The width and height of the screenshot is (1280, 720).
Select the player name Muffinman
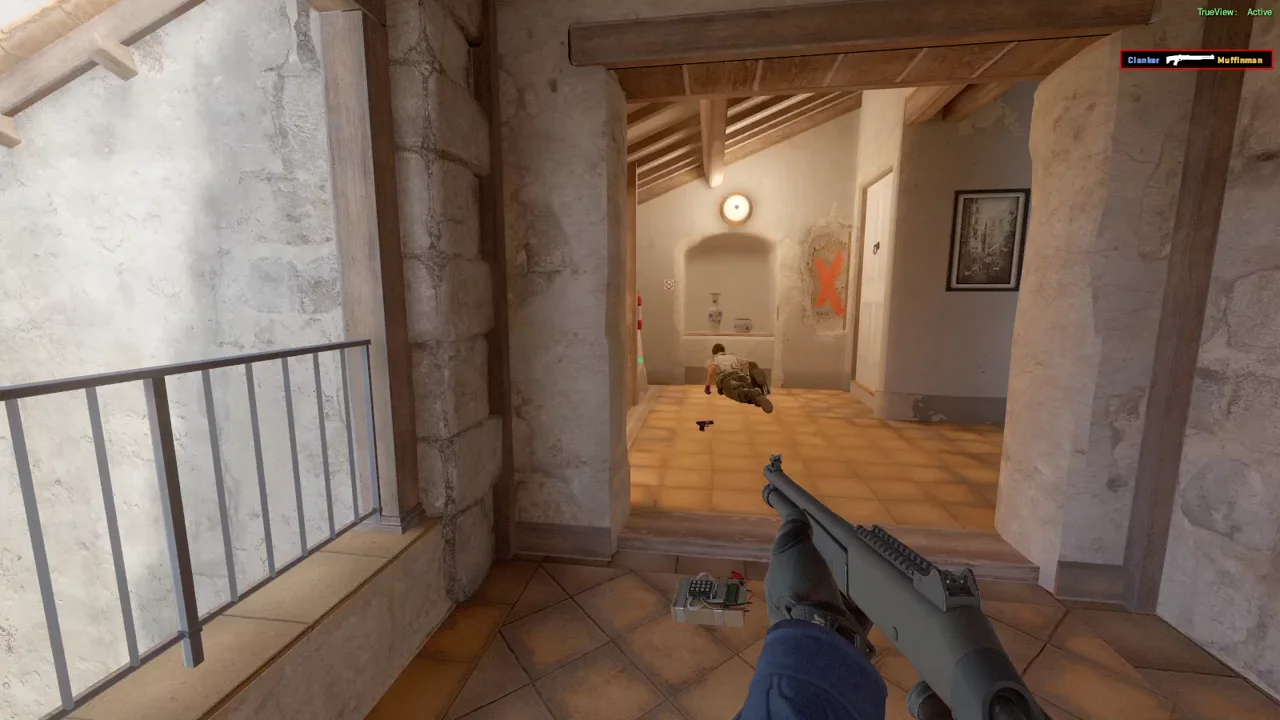pos(1240,60)
